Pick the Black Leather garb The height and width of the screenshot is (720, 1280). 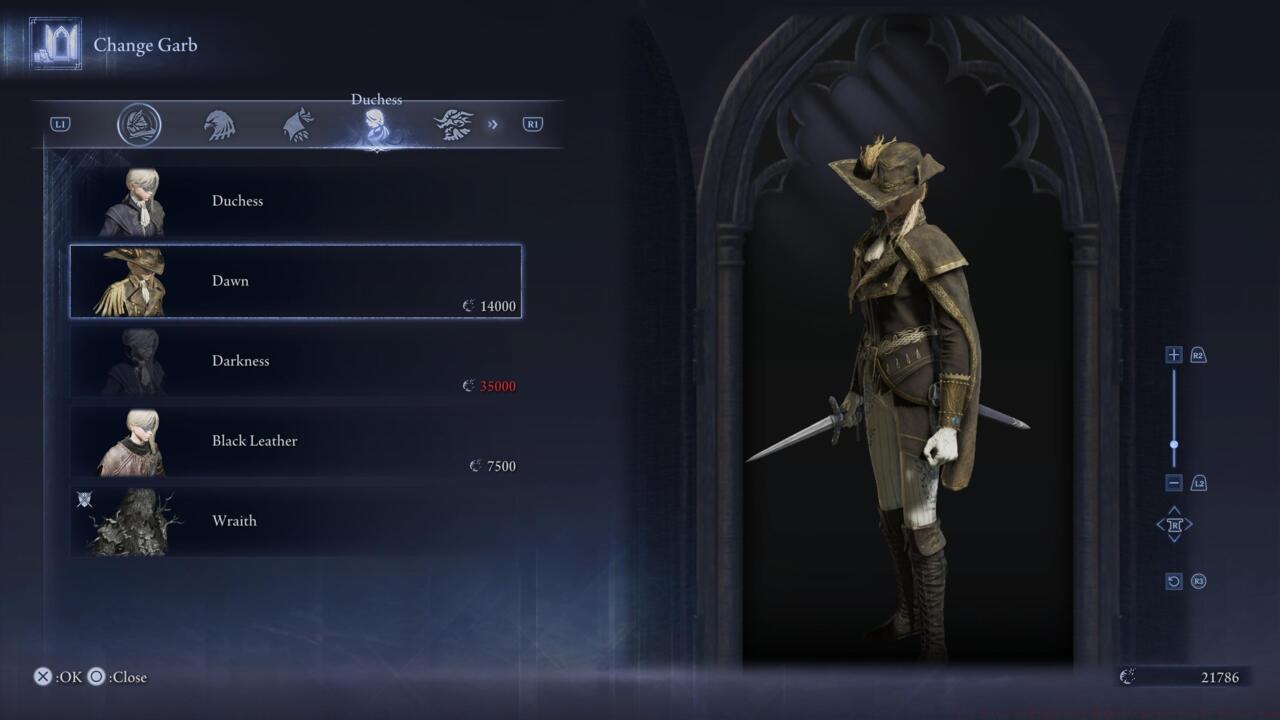[295, 441]
